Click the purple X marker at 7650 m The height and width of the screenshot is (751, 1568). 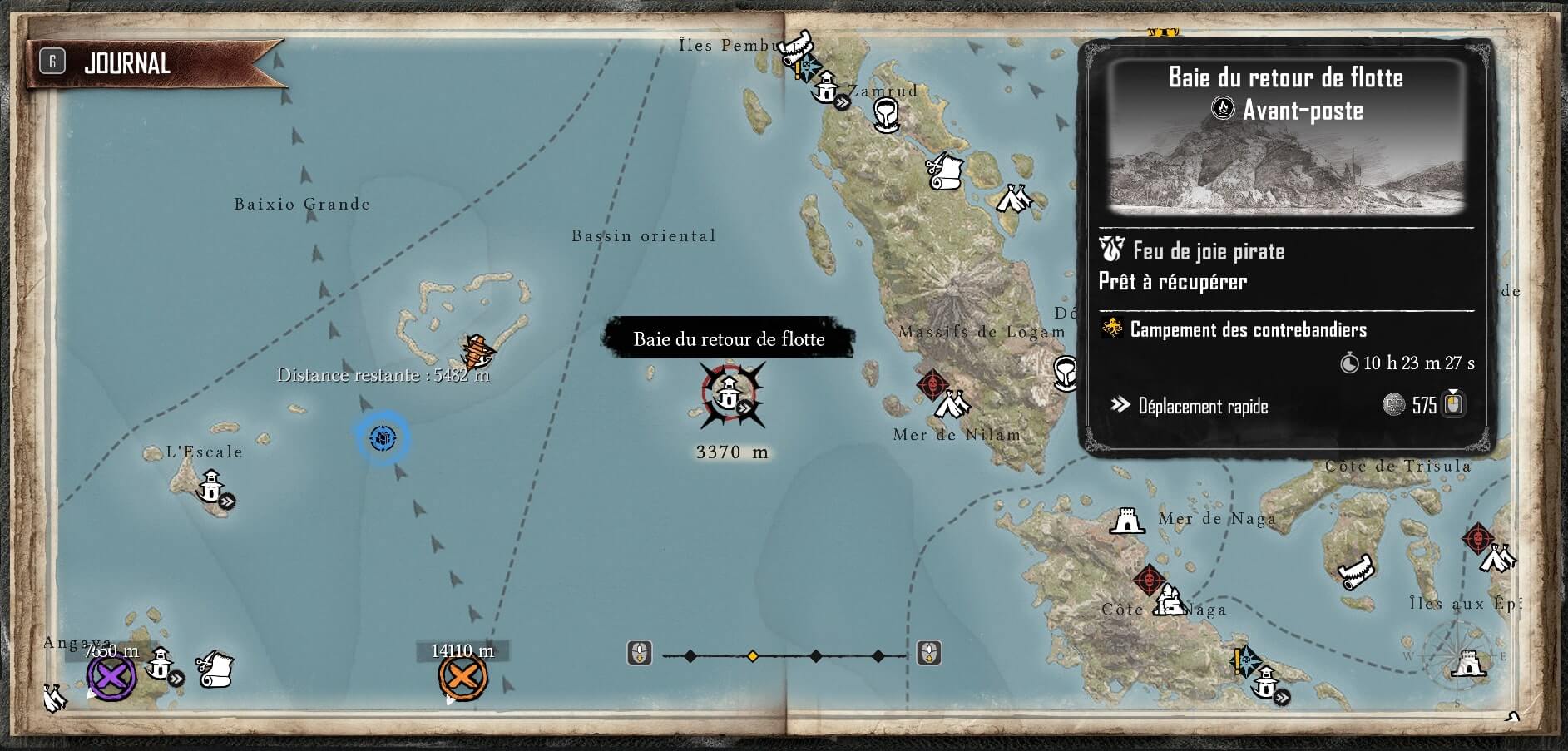(111, 676)
